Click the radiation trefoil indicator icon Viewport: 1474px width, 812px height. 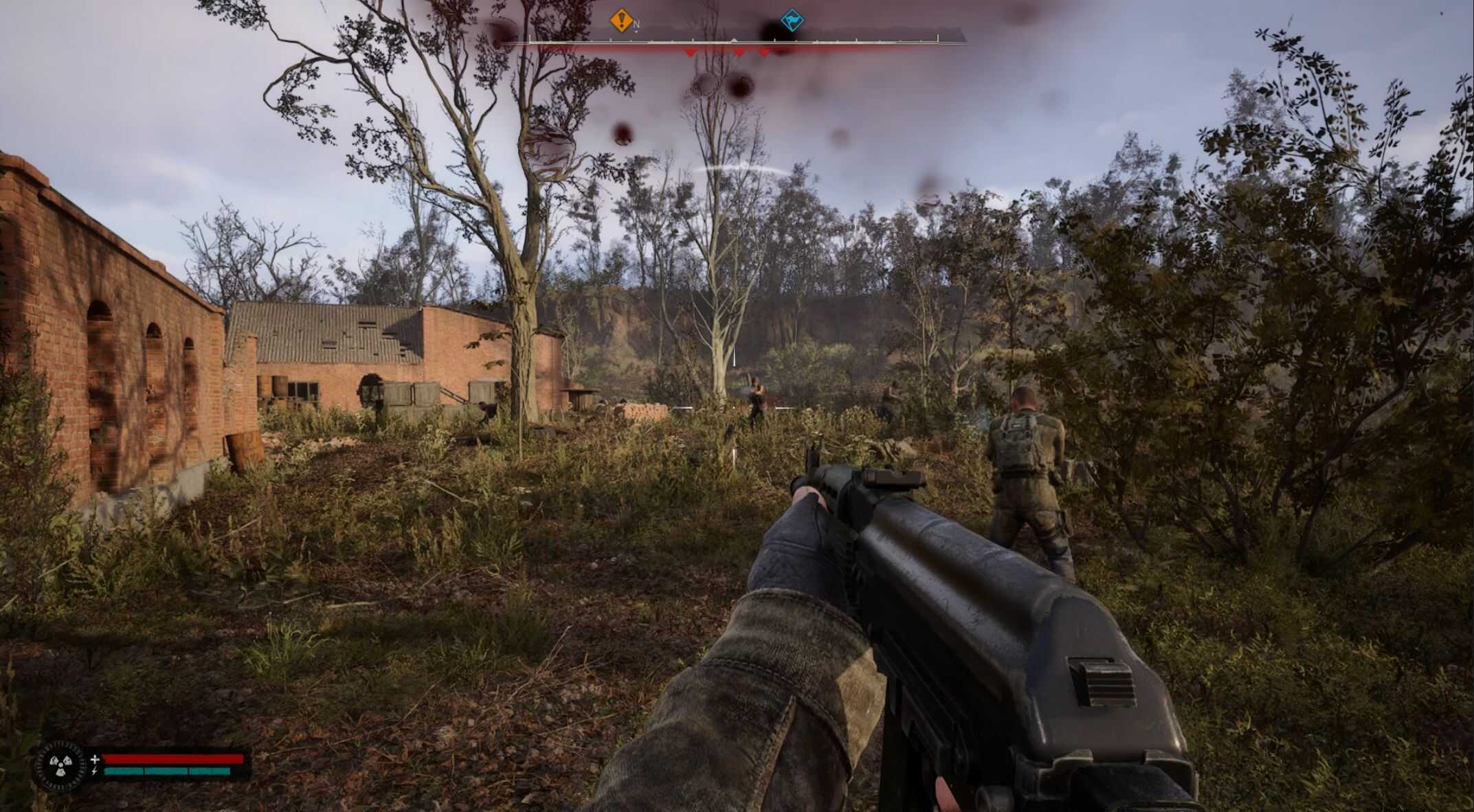tap(59, 765)
